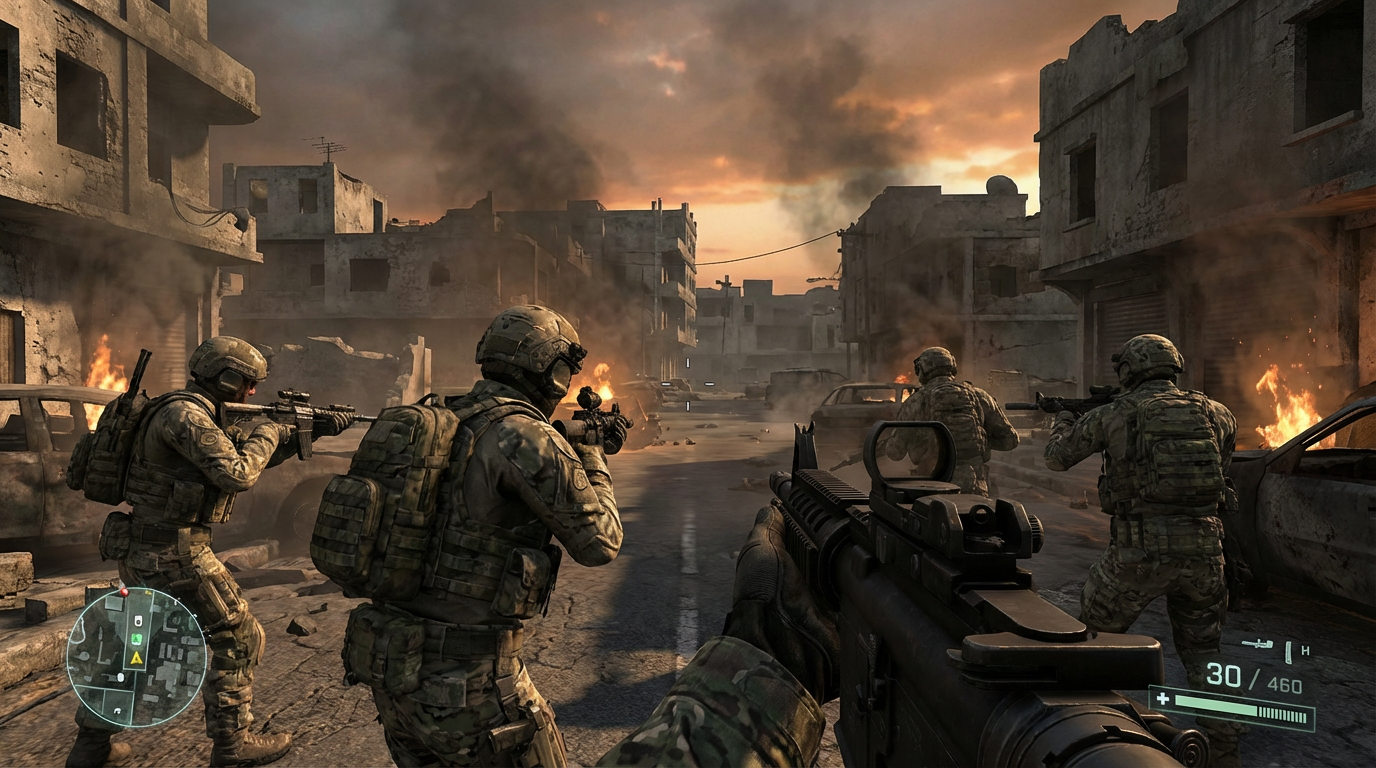Select the ammo crate icon on the minimap
The height and width of the screenshot is (768, 1376).
coord(138,621)
